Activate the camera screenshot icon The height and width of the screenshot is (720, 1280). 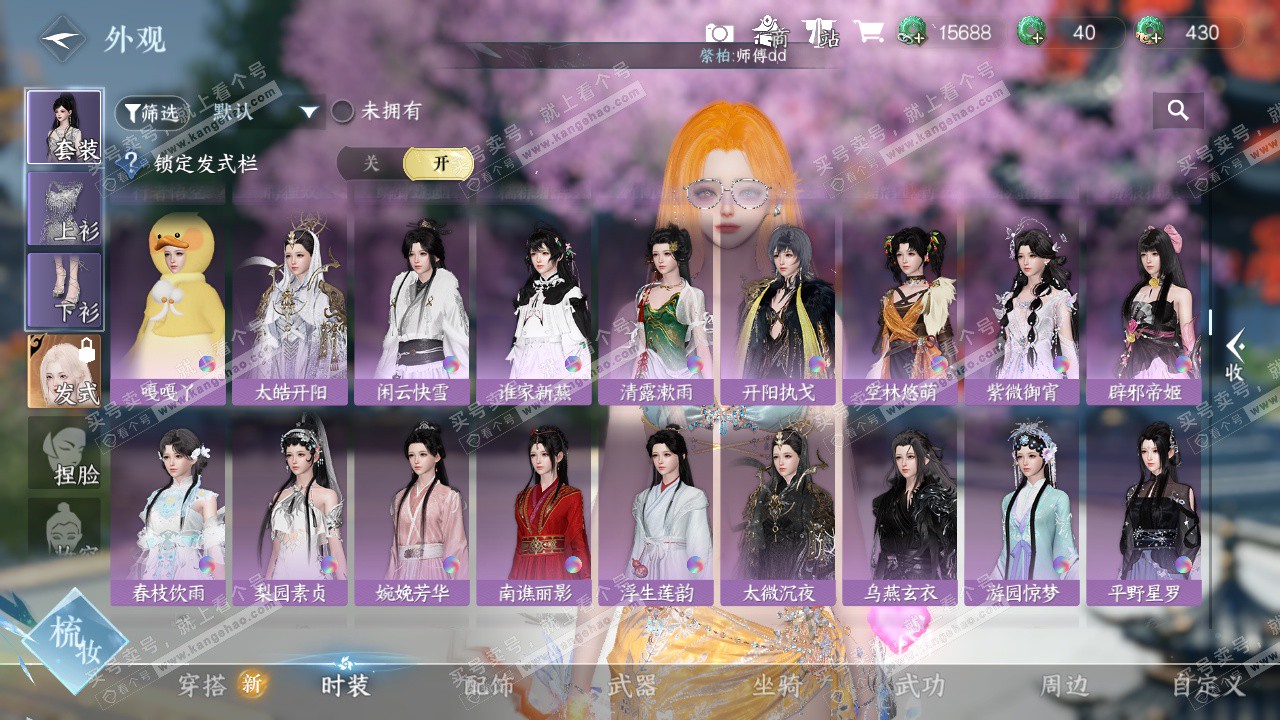719,33
